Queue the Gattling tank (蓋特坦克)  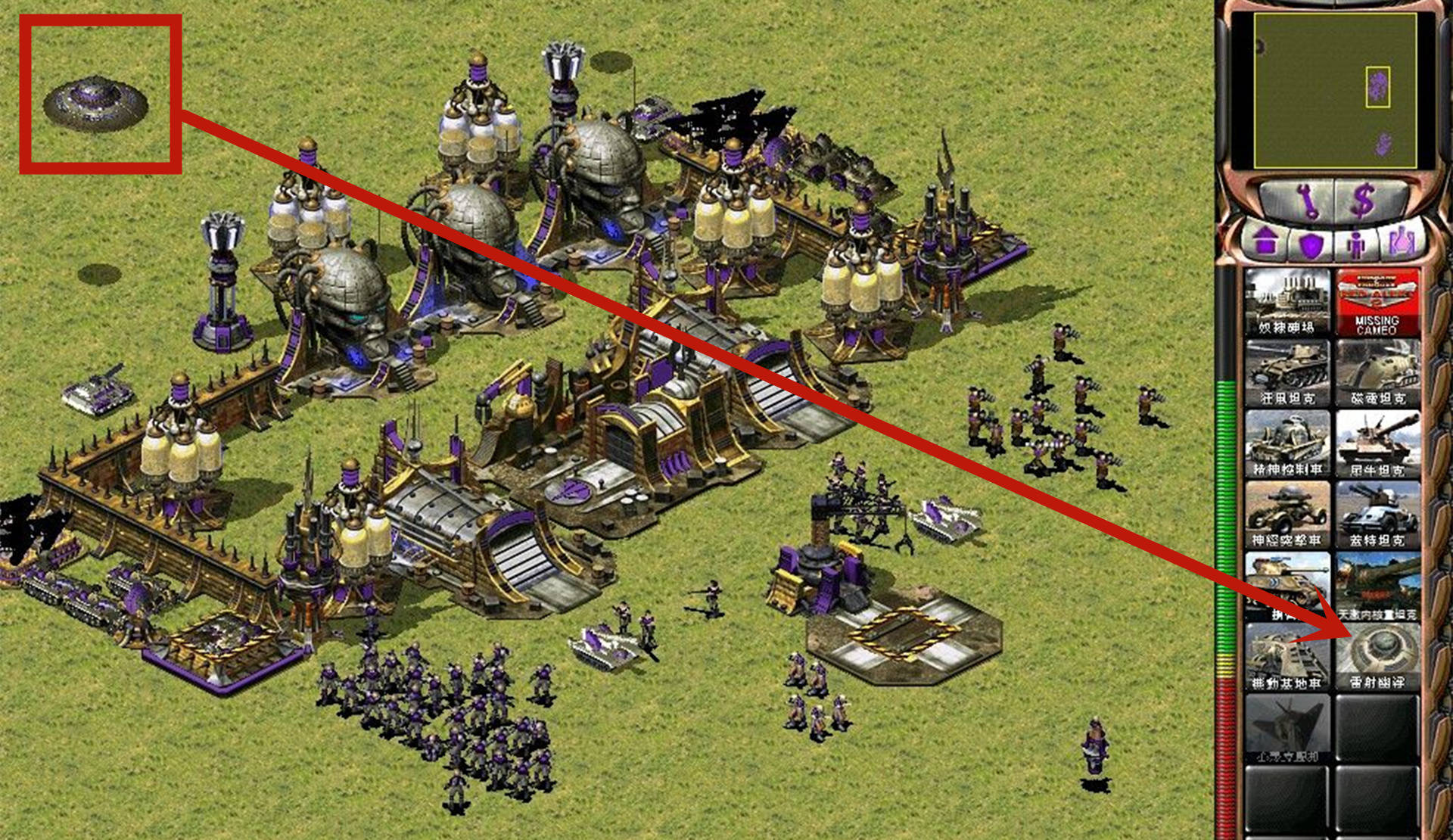coord(1377,515)
